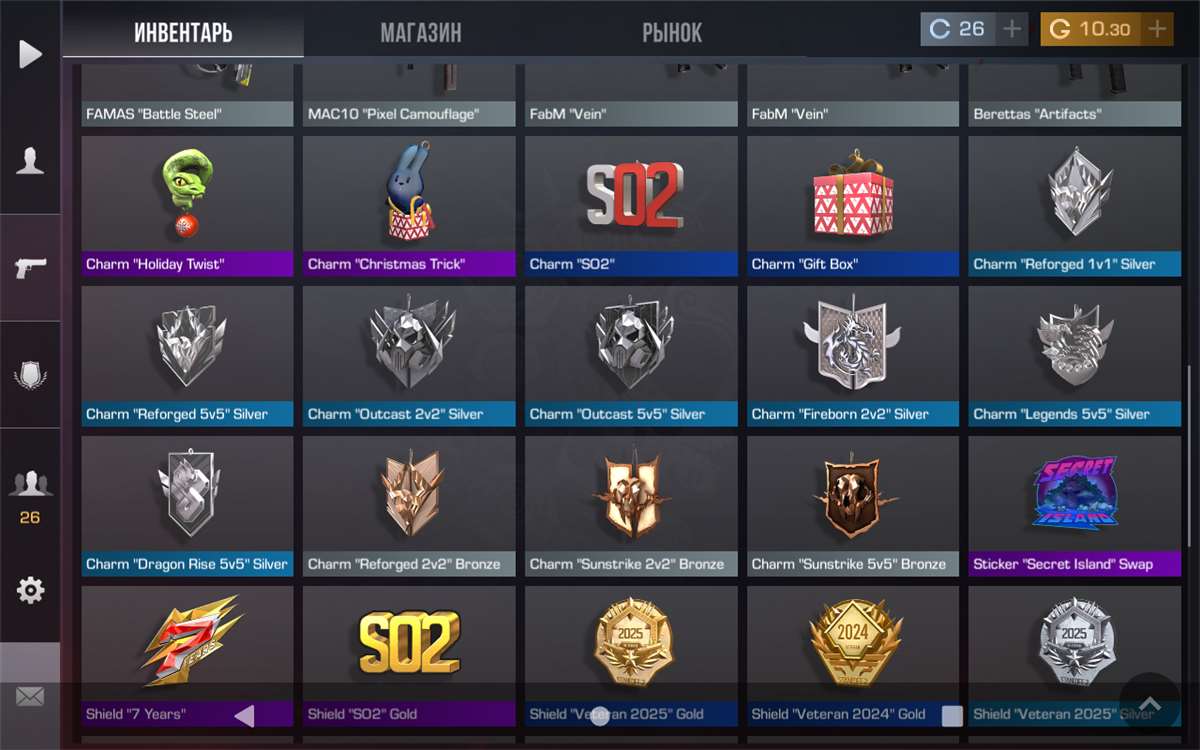Image resolution: width=1200 pixels, height=750 pixels.
Task: Select the Charm "Holiday Twist" item
Action: coord(187,206)
